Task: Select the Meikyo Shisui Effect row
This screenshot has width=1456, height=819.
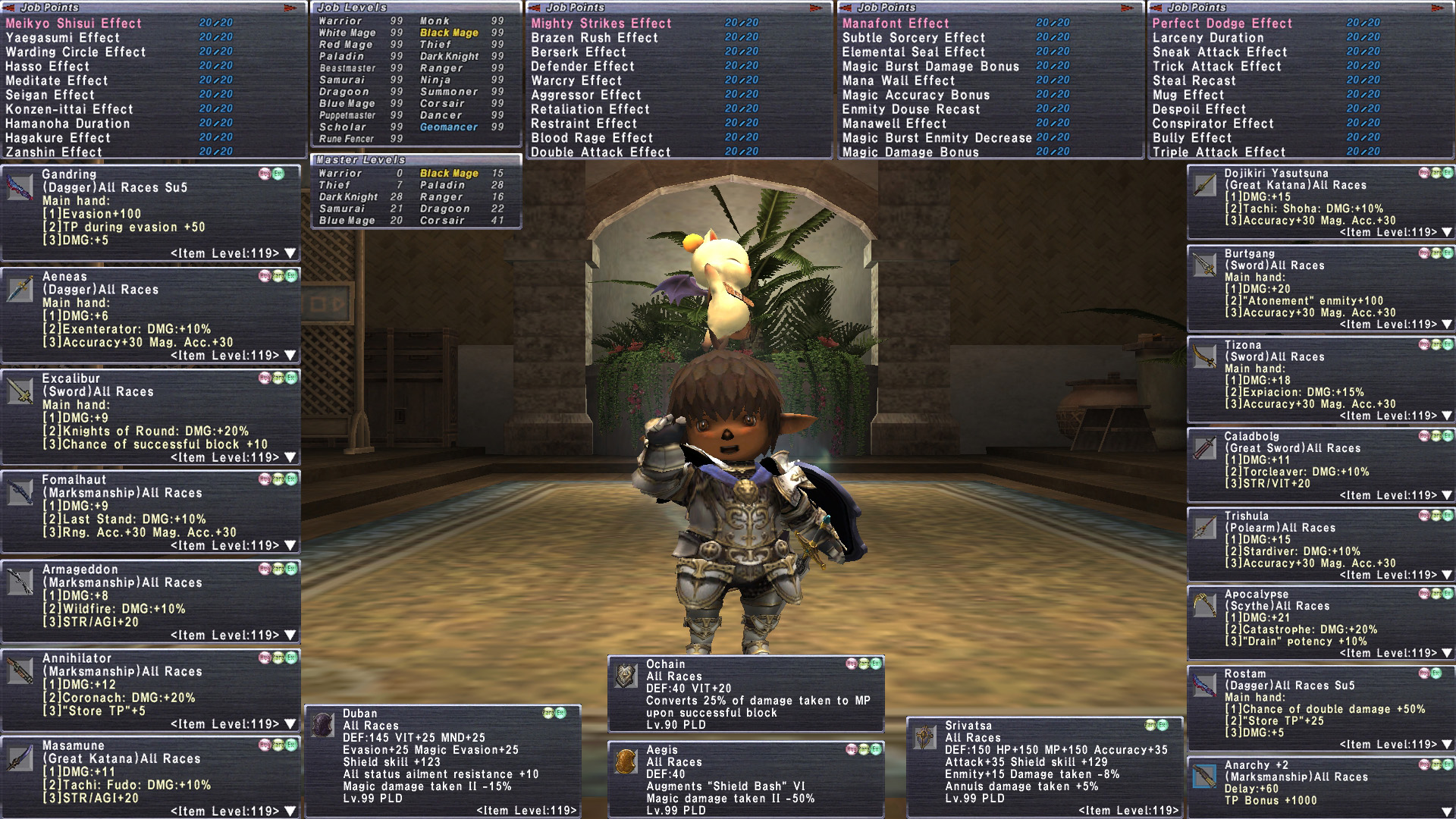Action: pyautogui.click(x=74, y=24)
